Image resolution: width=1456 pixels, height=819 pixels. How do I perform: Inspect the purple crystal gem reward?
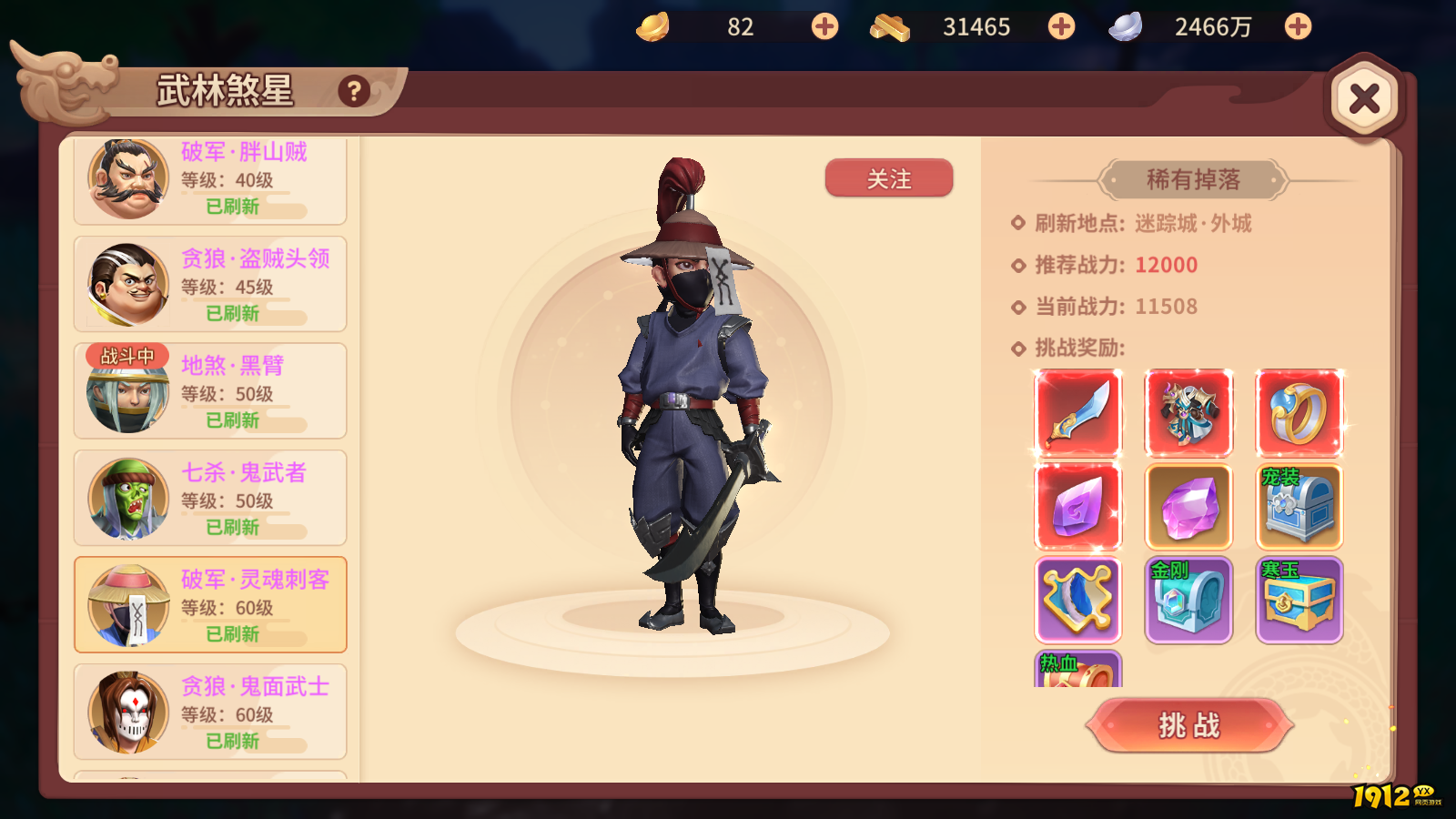[1188, 506]
